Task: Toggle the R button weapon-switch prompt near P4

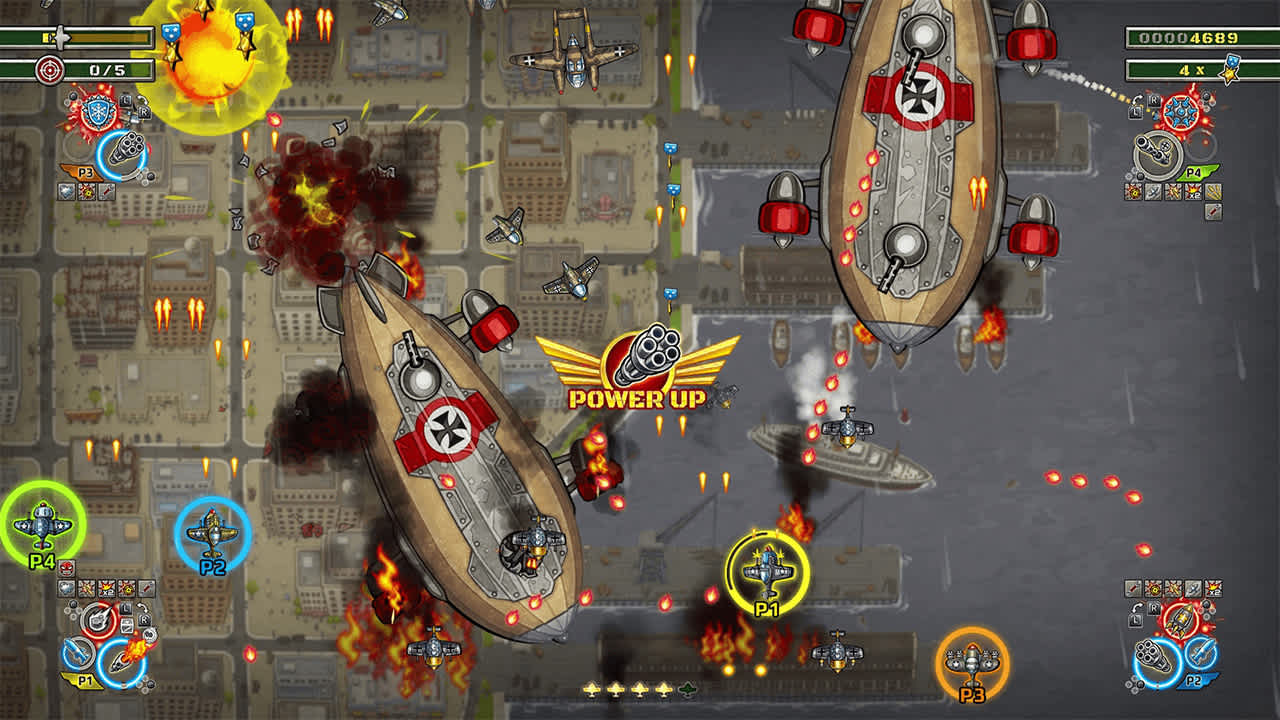Action: [x=1153, y=100]
